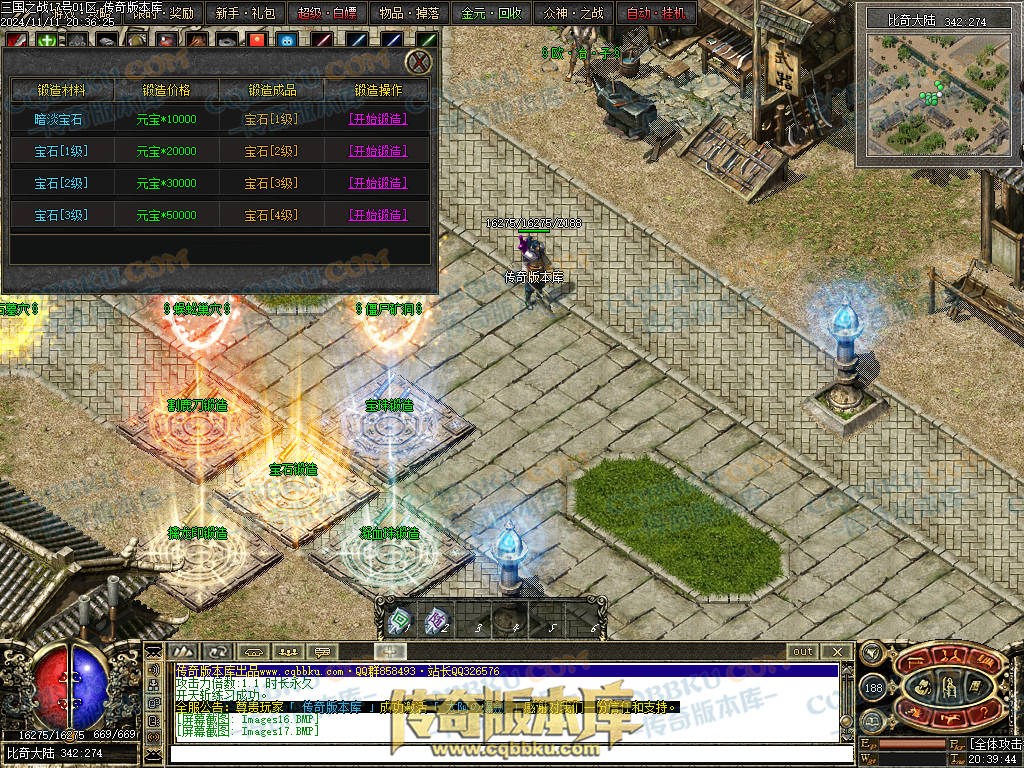Select the green cross icon in the top toolbar
The width and height of the screenshot is (1024, 768).
pyautogui.click(x=47, y=41)
